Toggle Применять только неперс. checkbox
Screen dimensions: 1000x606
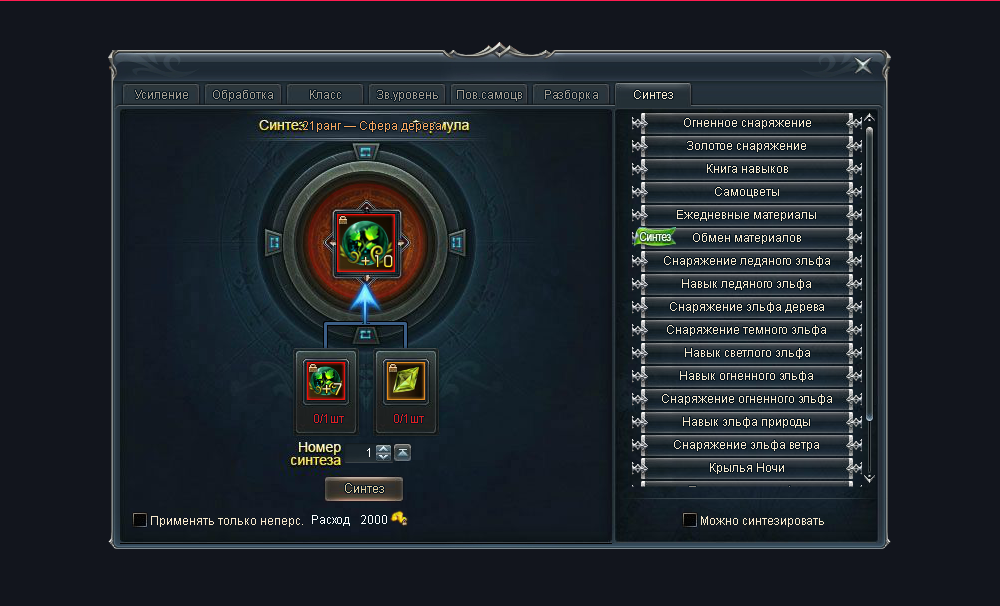tap(140, 520)
